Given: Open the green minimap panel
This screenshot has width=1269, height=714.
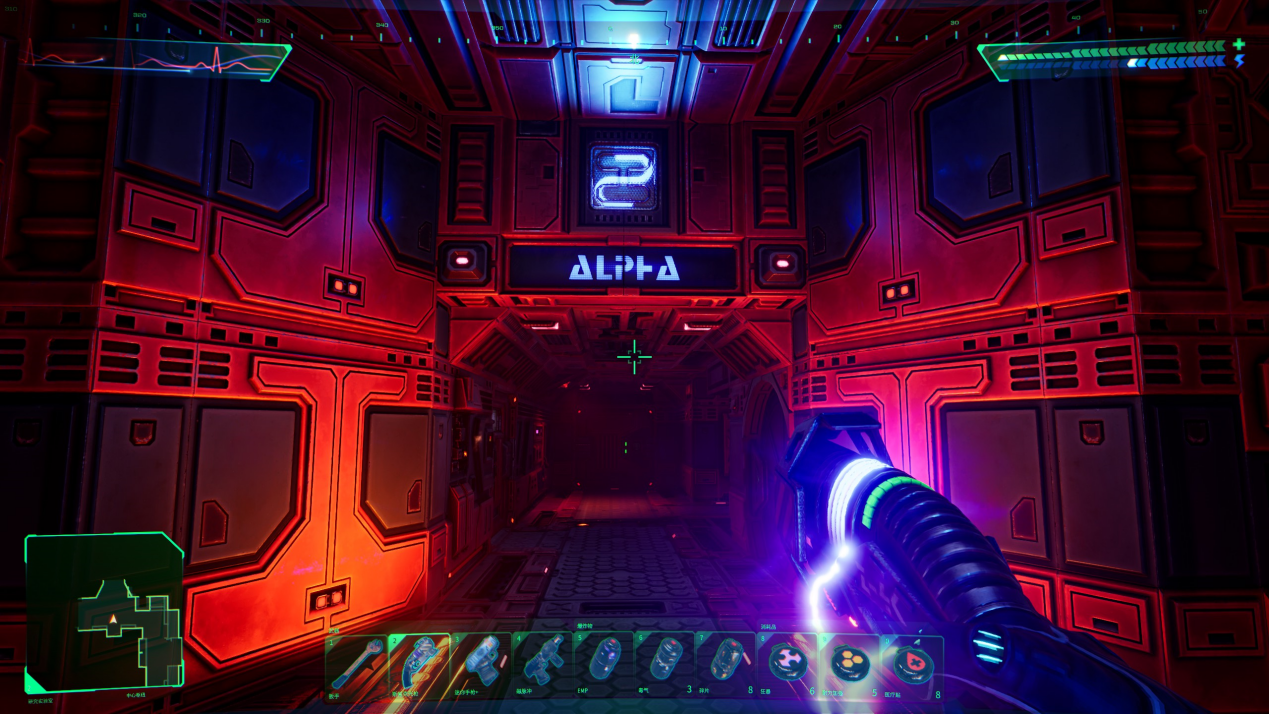Looking at the screenshot, I should 104,612.
